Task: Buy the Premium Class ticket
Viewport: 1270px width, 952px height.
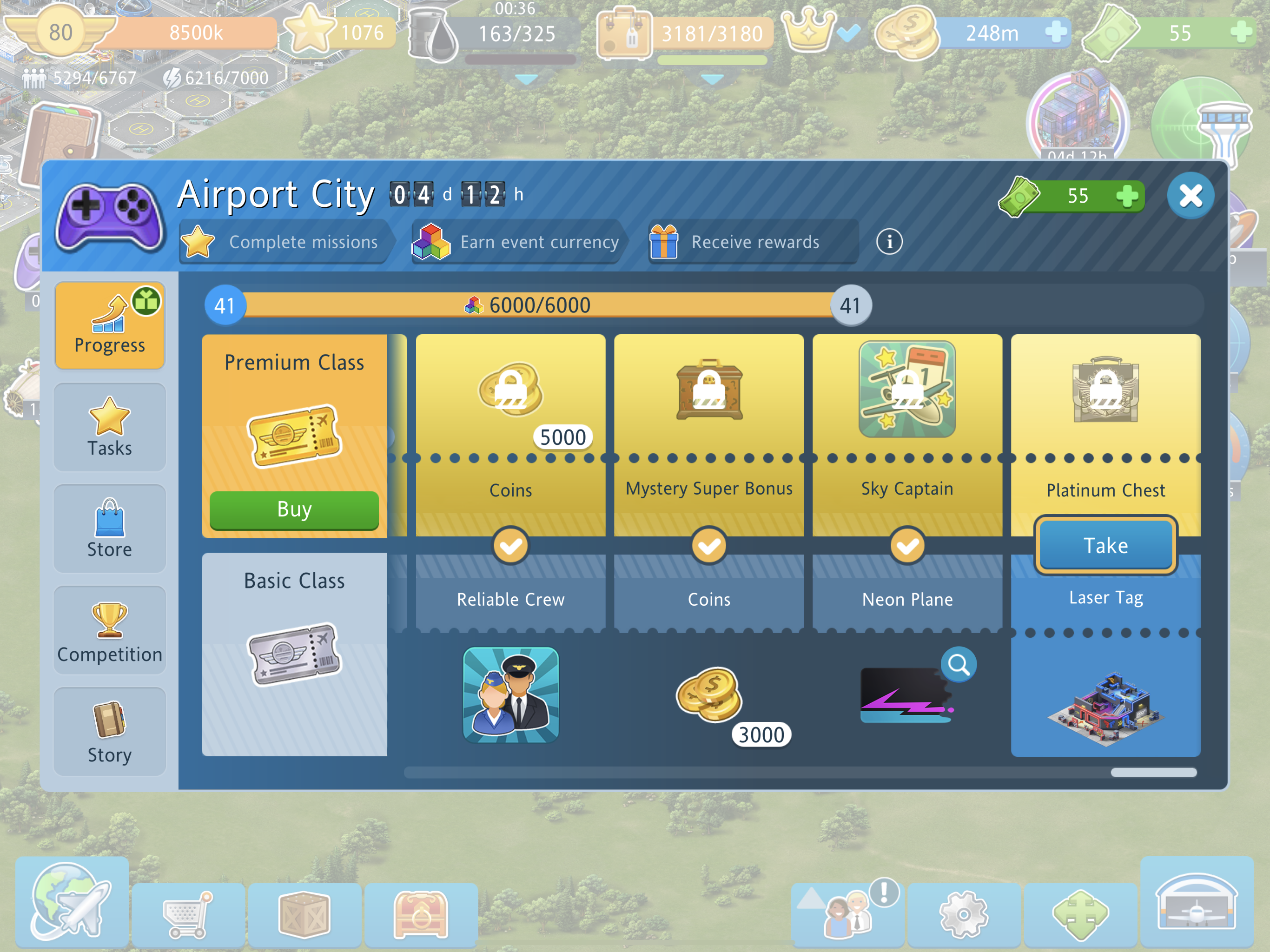Action: click(294, 510)
